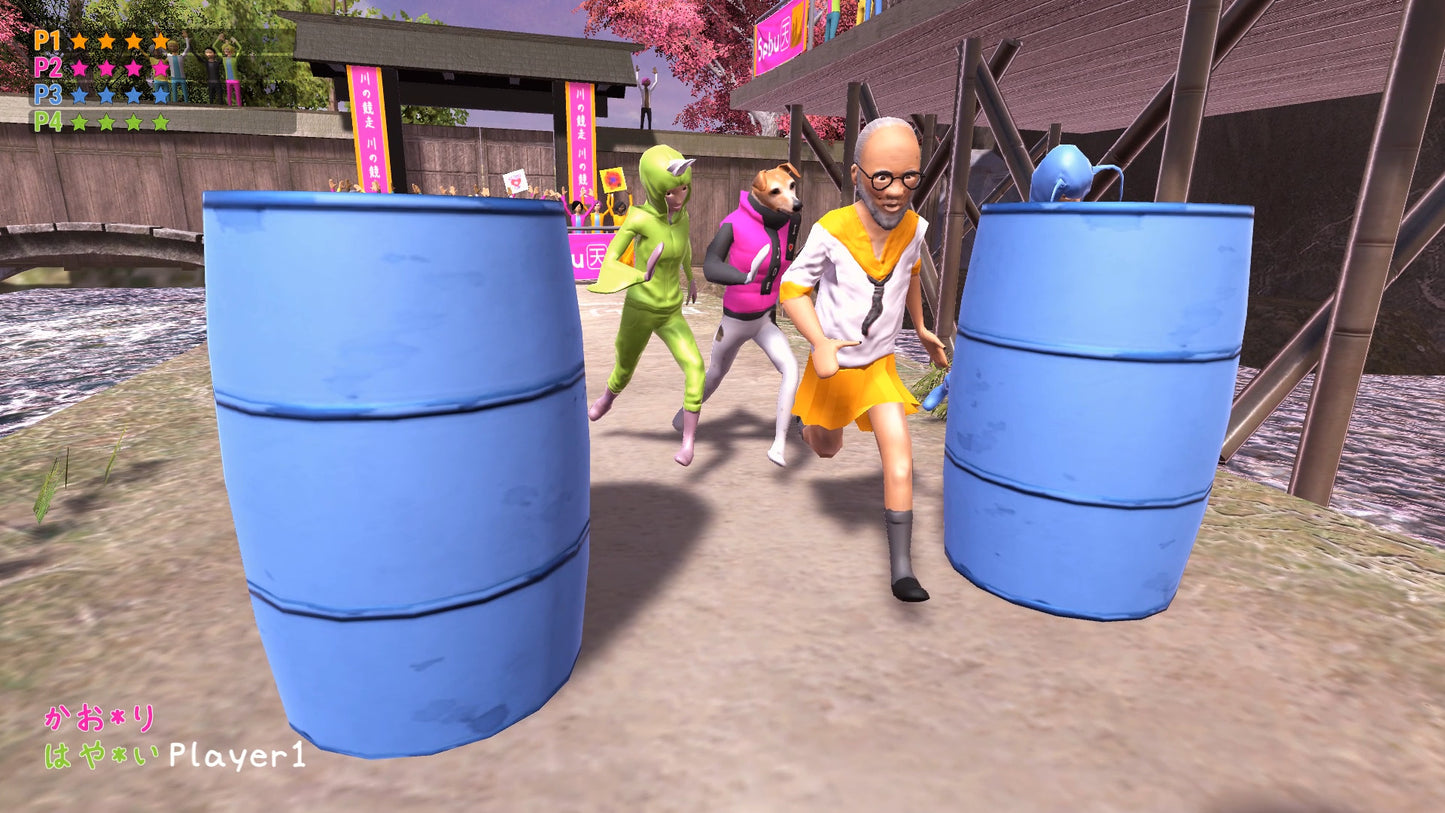Screen dimensions: 1445x813
Task: Click the flower sign in the crowd
Action: (x=613, y=180)
